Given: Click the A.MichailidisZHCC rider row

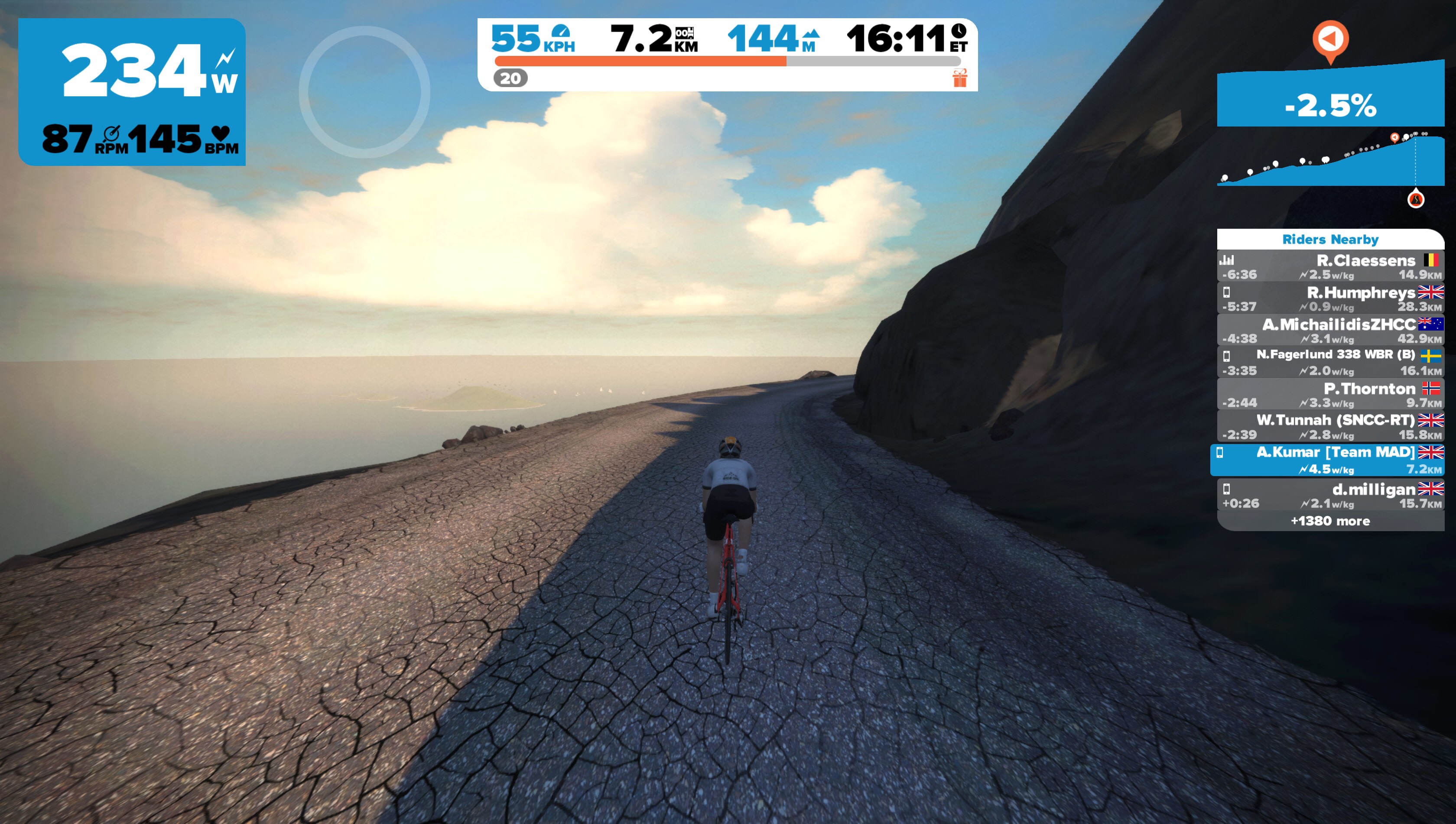Looking at the screenshot, I should coord(1330,331).
